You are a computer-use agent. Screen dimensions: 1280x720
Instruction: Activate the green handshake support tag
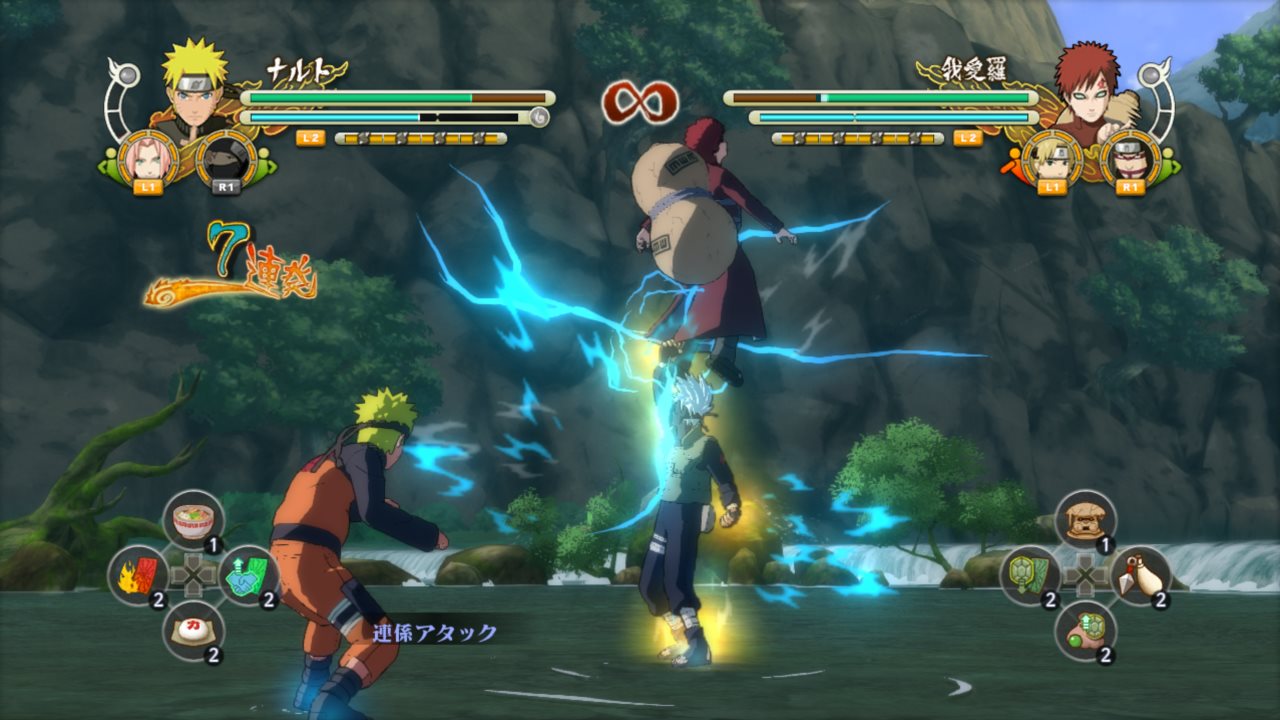(248, 575)
